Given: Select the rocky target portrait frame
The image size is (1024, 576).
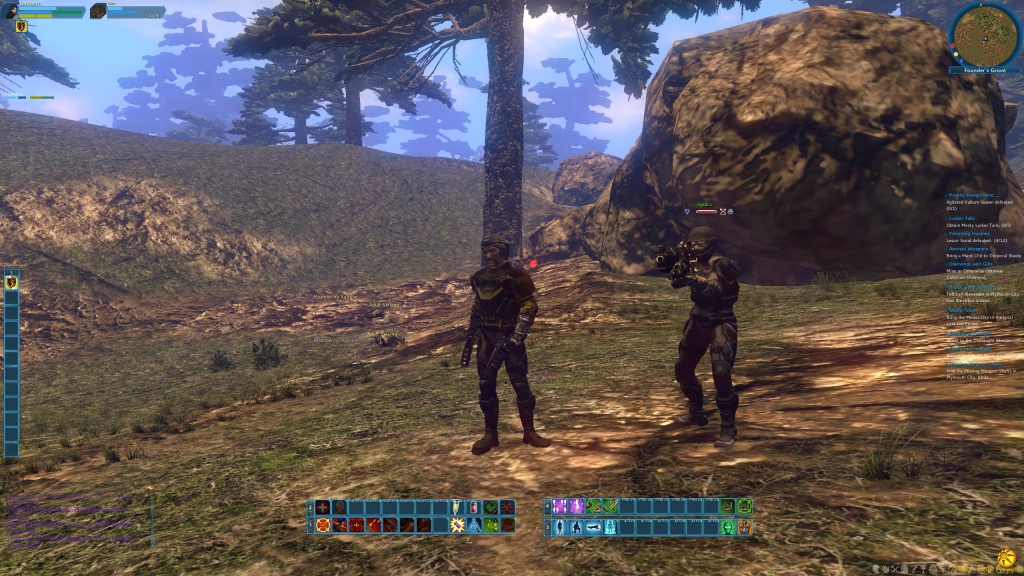Looking at the screenshot, I should (x=98, y=11).
